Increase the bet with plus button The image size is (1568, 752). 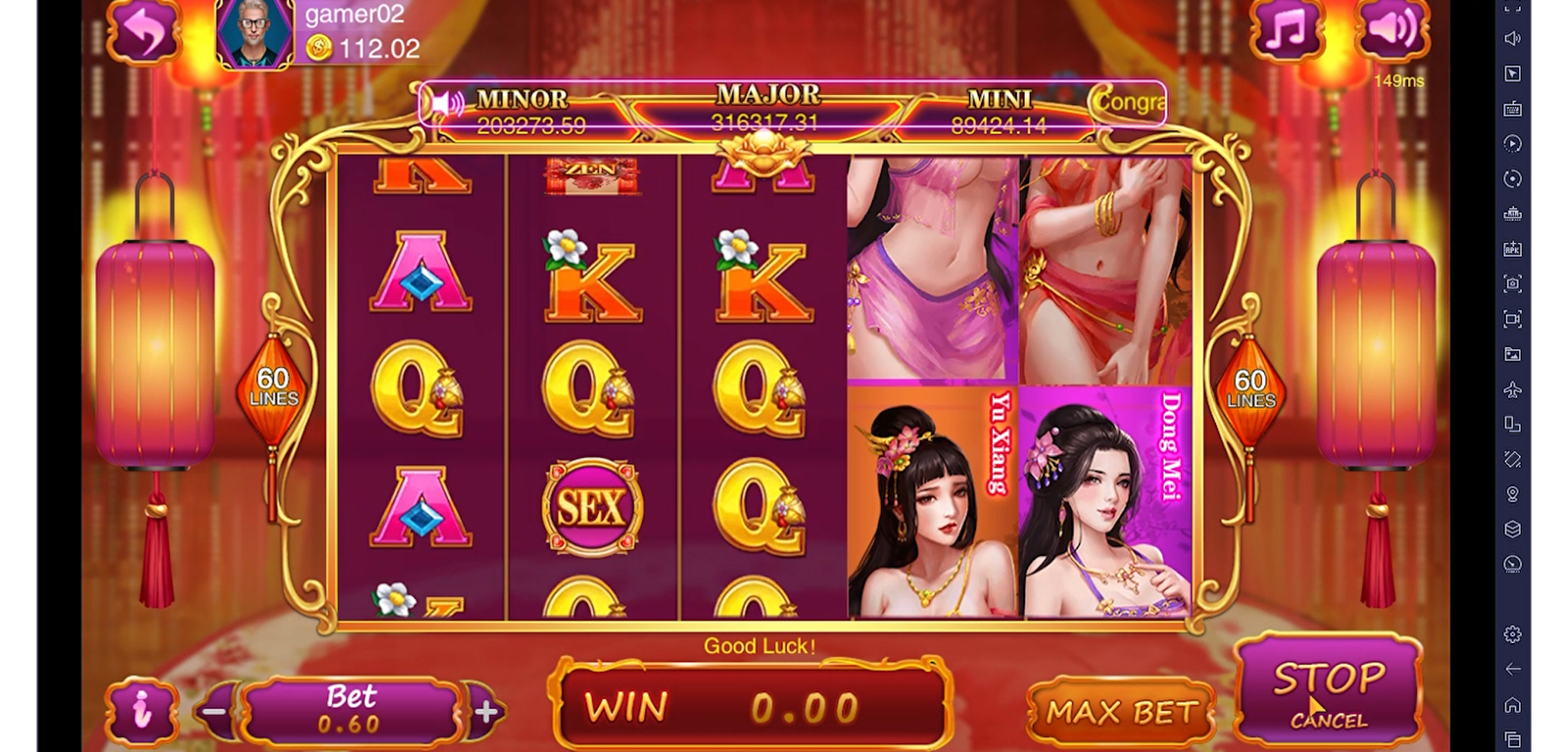486,712
